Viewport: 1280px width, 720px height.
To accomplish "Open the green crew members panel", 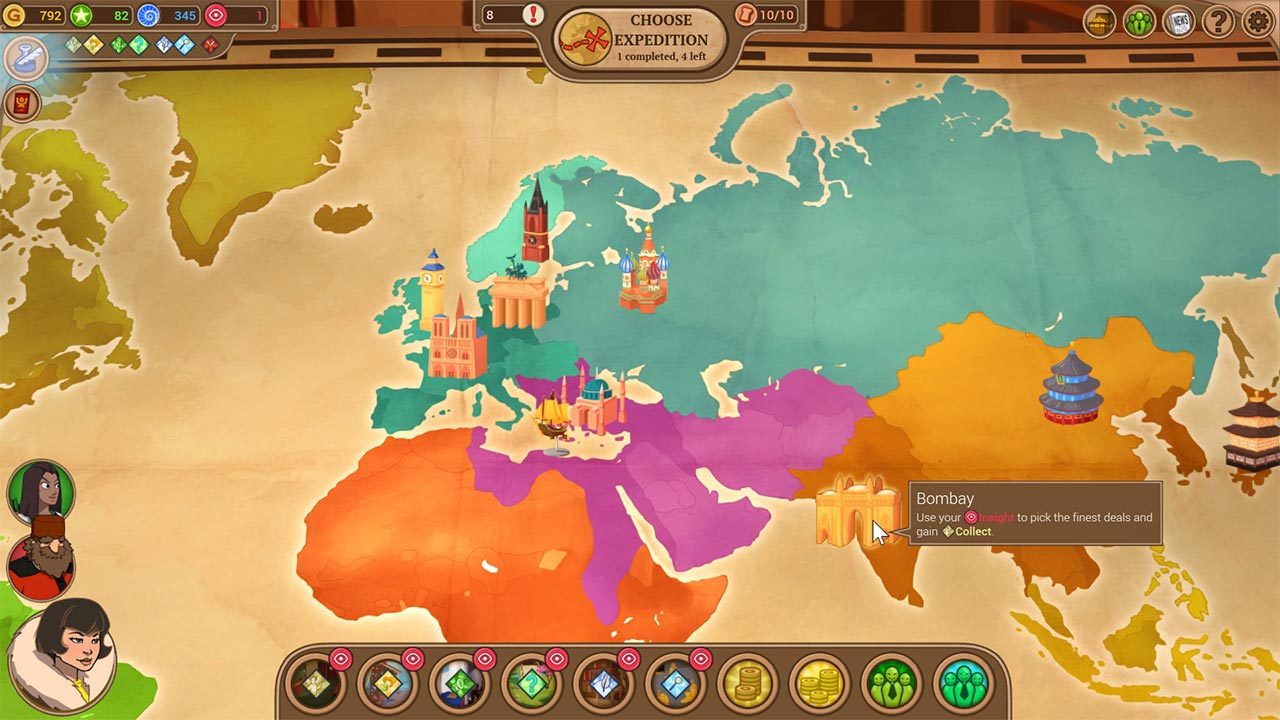I will point(1139,21).
